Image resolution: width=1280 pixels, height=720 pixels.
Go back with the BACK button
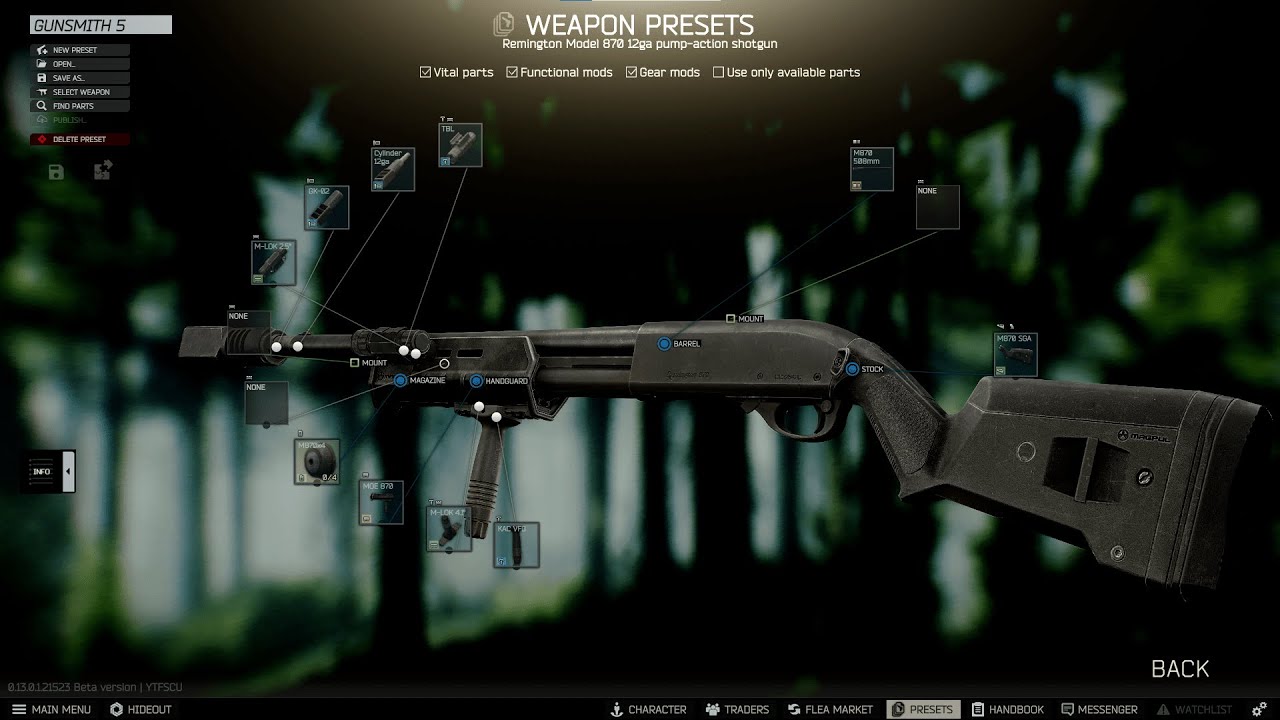click(x=1180, y=669)
